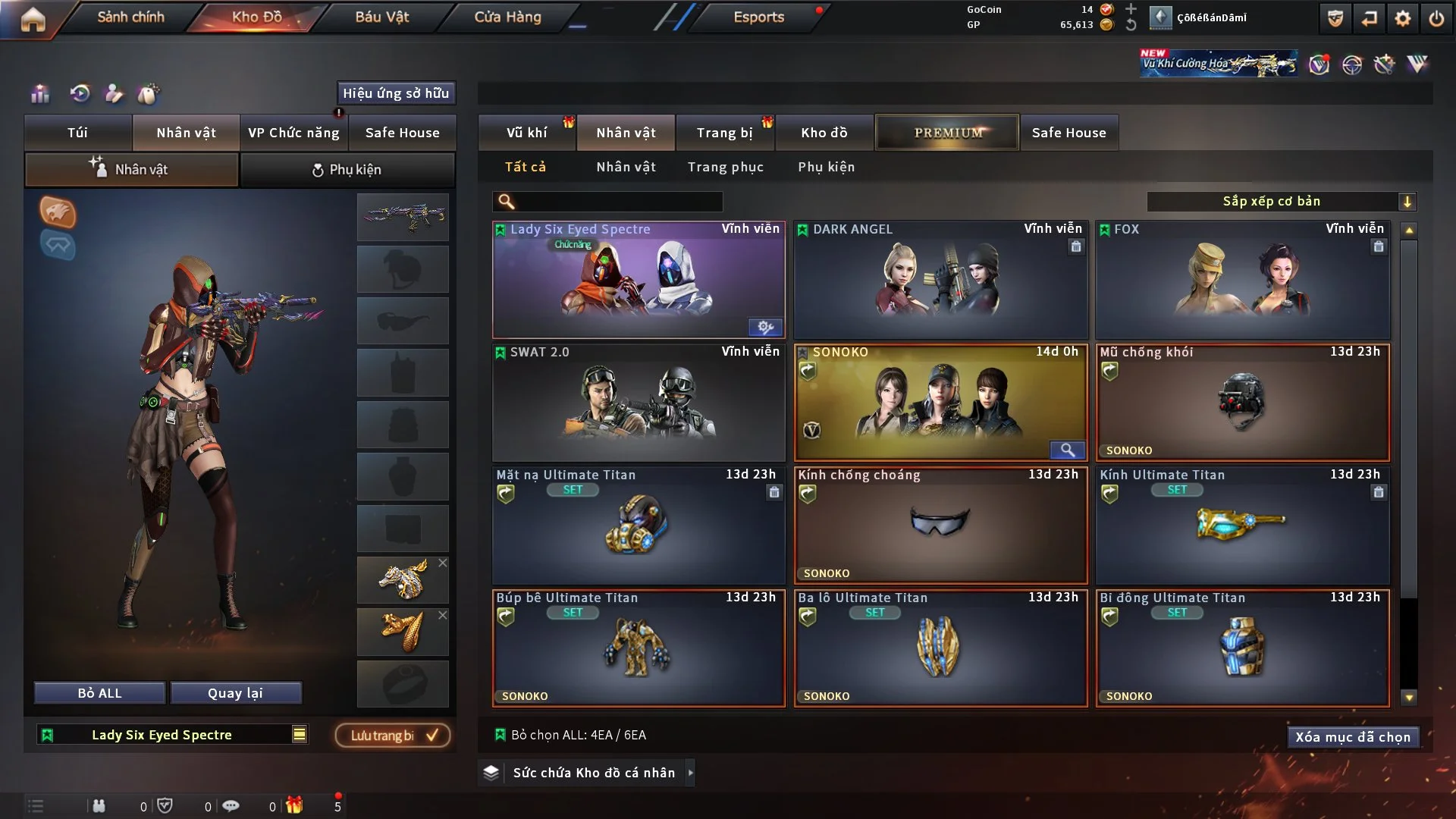This screenshot has width=1456, height=819.
Task: Save loadout with Lưu trang bị
Action: tap(393, 735)
